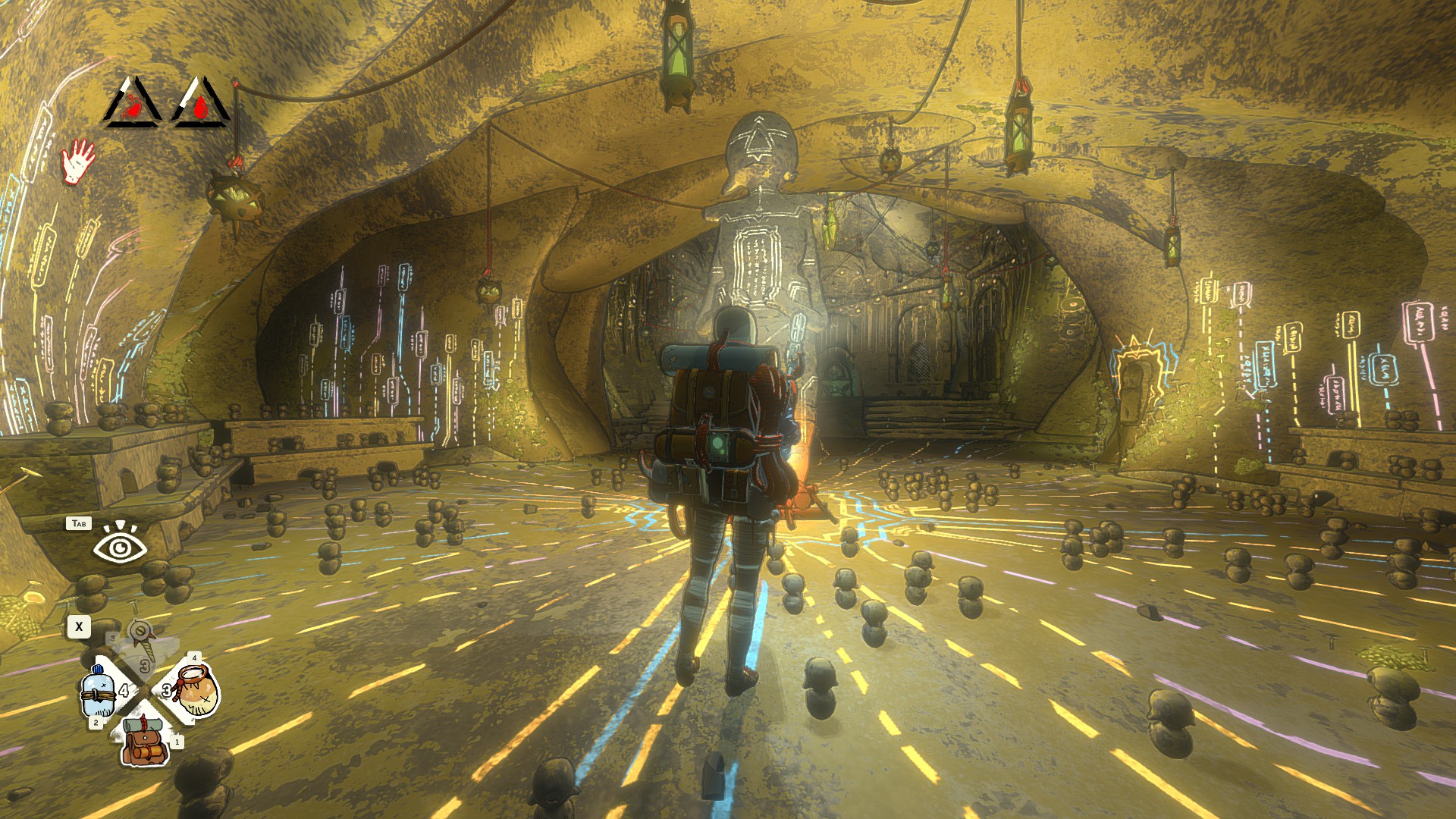Screen dimensions: 1456x819
Task: Select the water canteen quick slot
Action: pyautogui.click(x=99, y=691)
